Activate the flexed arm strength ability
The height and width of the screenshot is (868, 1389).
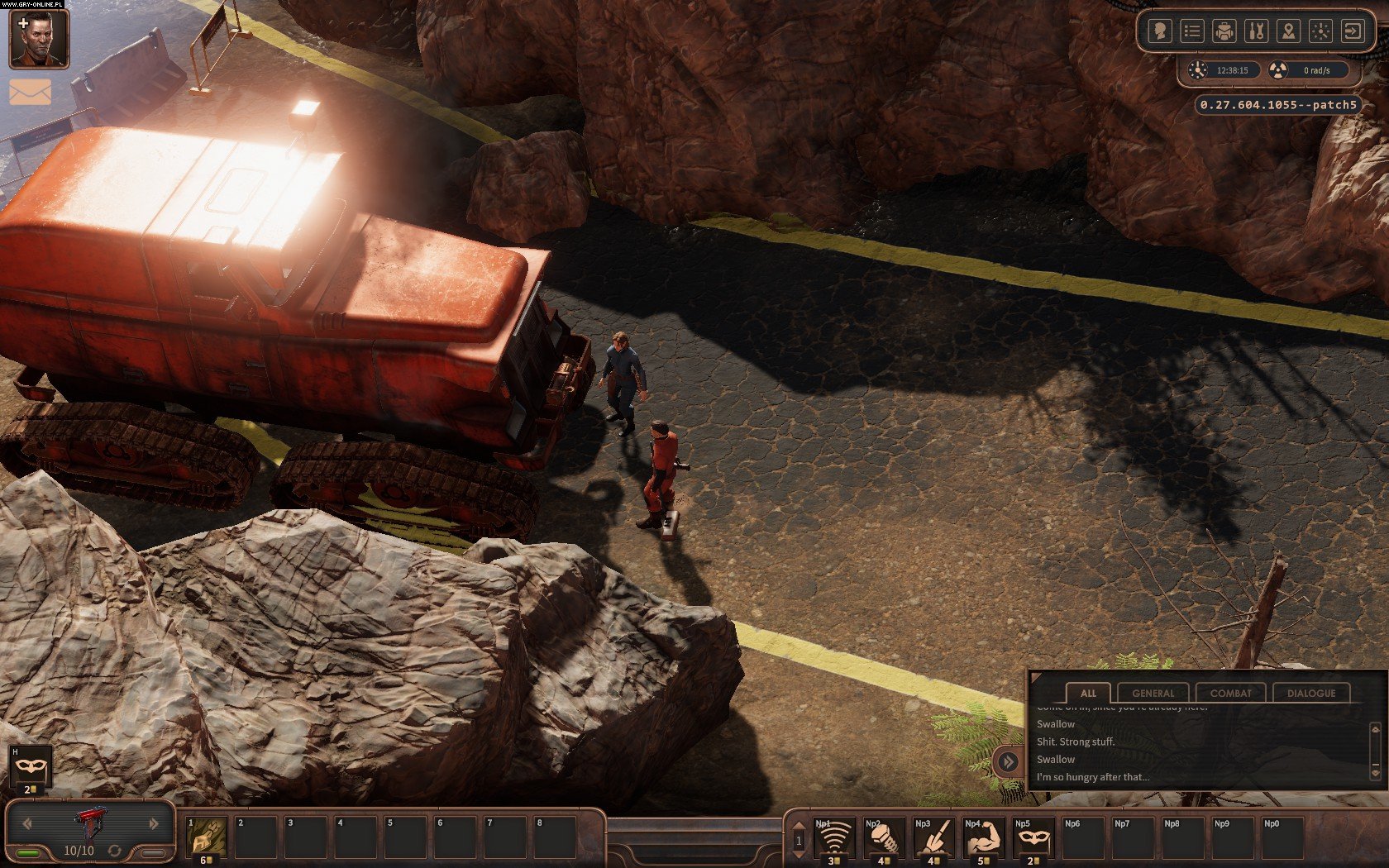pyautogui.click(x=983, y=837)
